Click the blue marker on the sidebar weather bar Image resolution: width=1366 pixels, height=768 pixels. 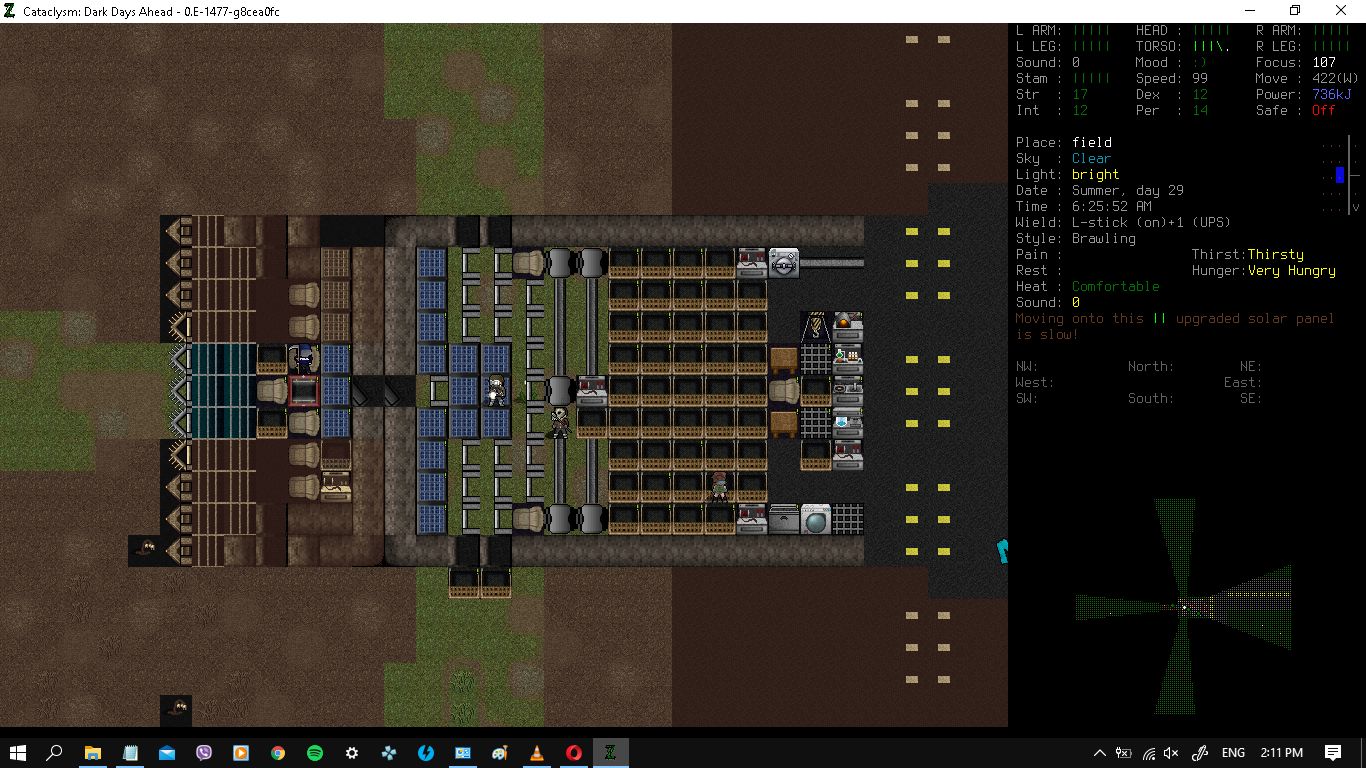[1338, 175]
